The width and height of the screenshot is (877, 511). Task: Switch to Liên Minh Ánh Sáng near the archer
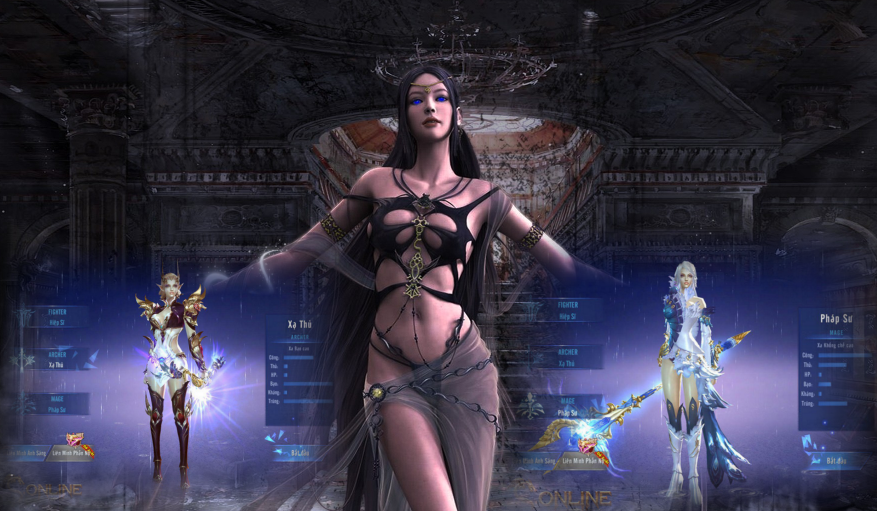coord(25,452)
